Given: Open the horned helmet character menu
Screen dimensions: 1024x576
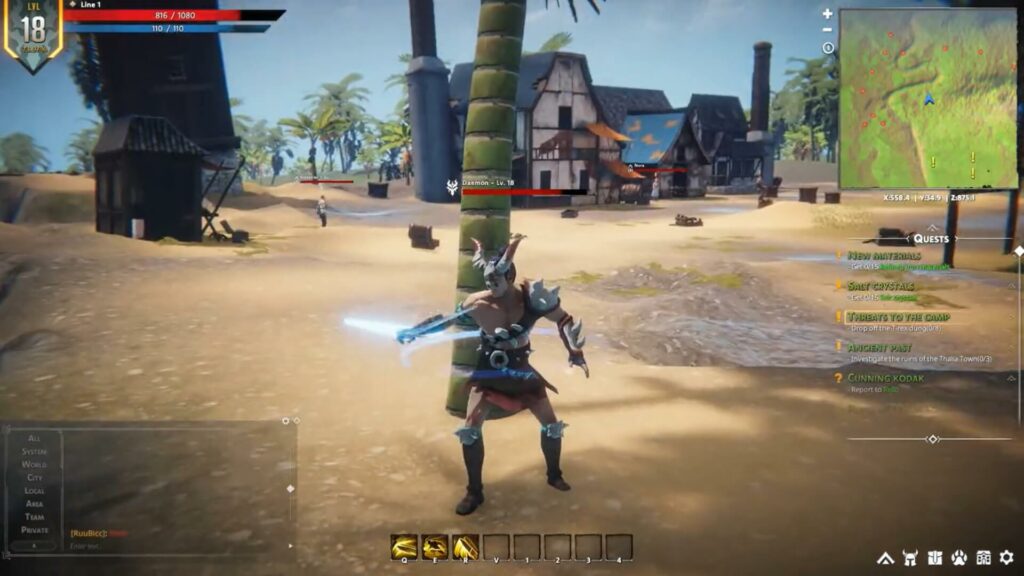Looking at the screenshot, I should coord(910,557).
